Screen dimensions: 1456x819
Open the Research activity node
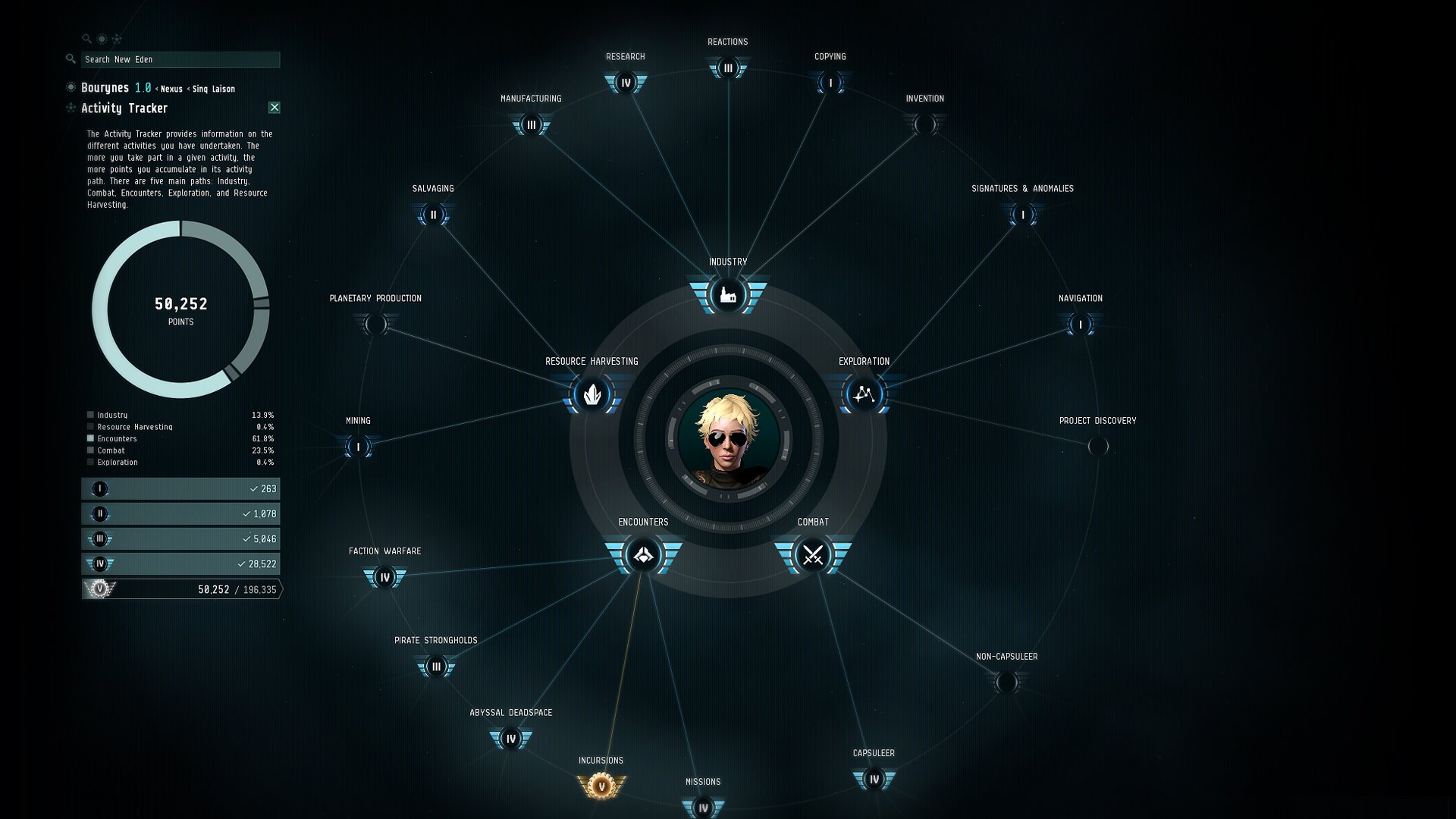click(626, 83)
